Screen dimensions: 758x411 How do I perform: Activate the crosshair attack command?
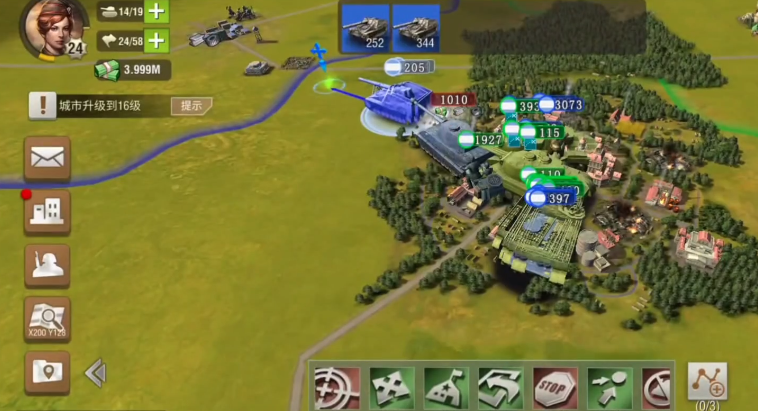(x=337, y=387)
